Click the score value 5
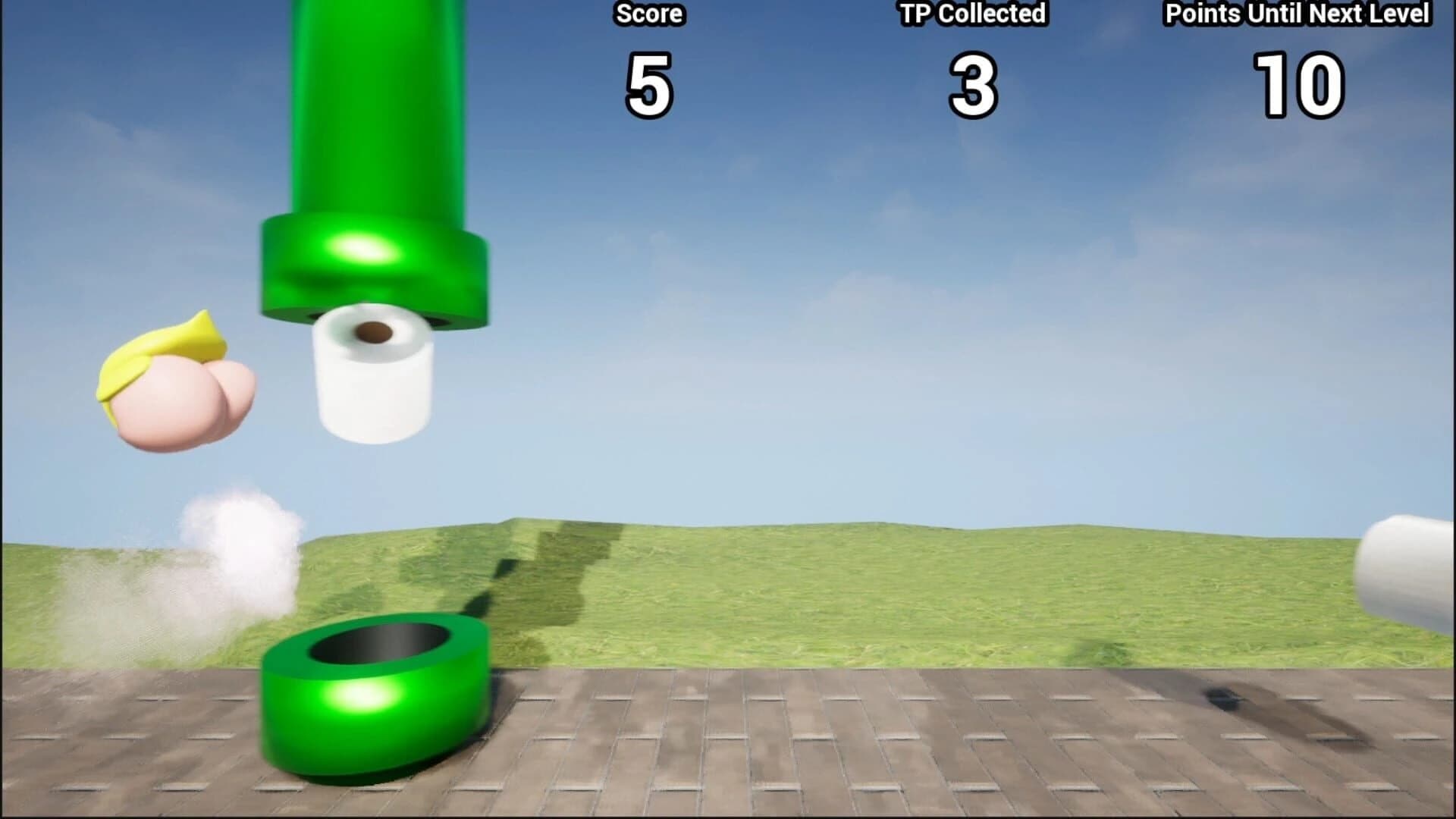The image size is (1456, 819). point(650,83)
